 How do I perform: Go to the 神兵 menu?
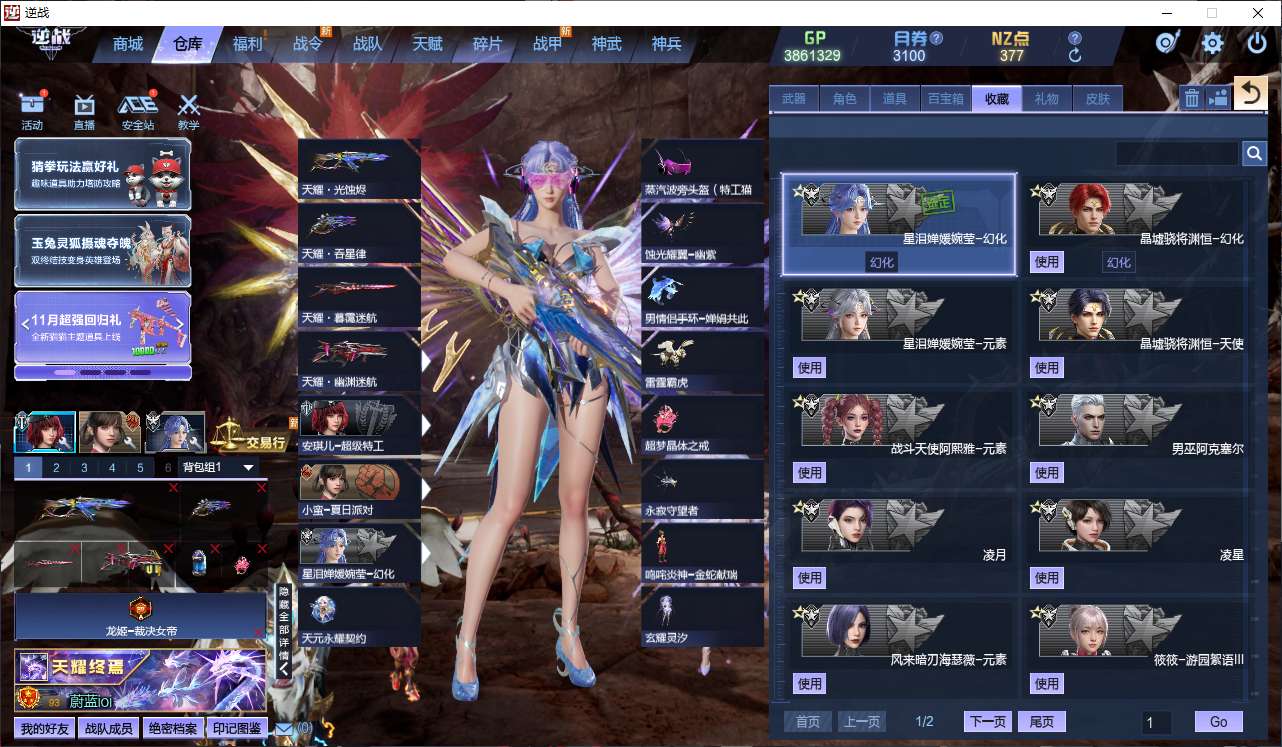(x=666, y=44)
